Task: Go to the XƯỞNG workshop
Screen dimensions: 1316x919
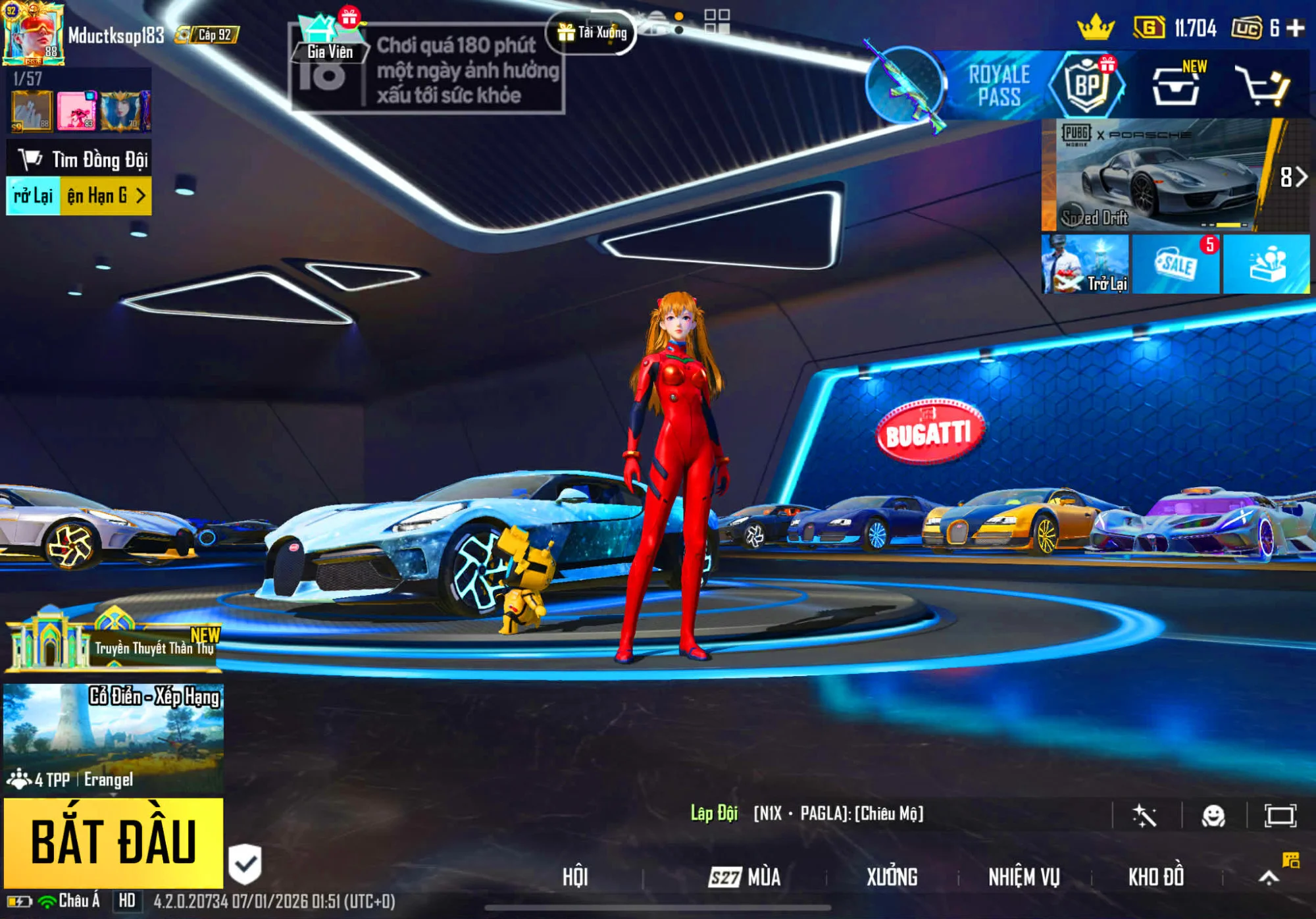Action: (x=892, y=877)
